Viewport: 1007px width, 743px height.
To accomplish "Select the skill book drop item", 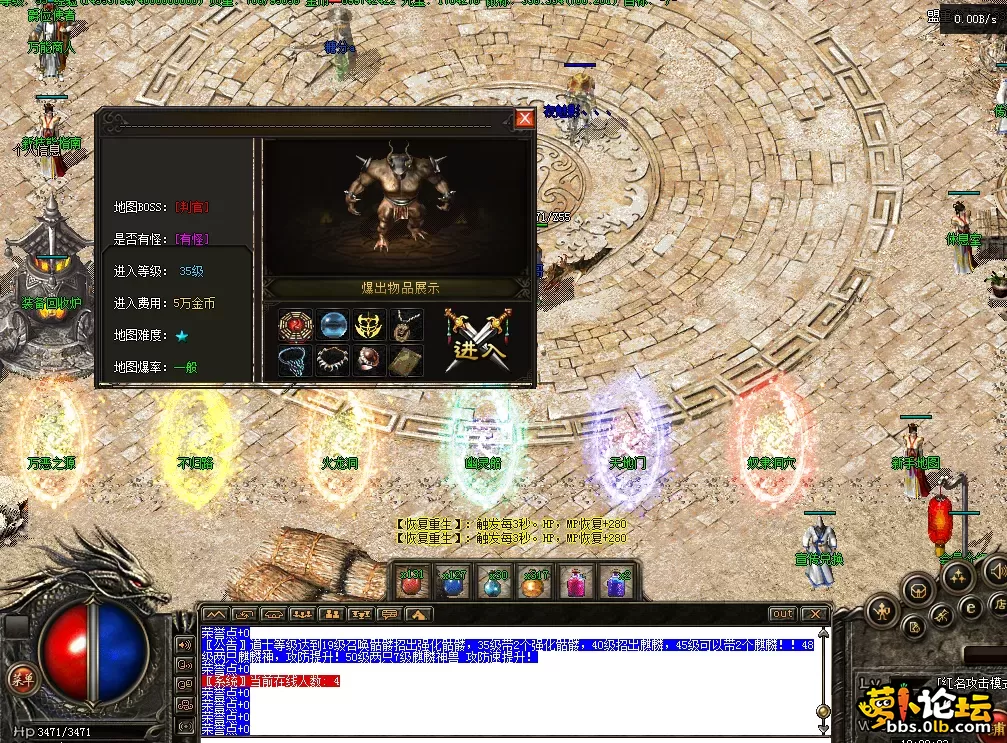I will (x=406, y=360).
